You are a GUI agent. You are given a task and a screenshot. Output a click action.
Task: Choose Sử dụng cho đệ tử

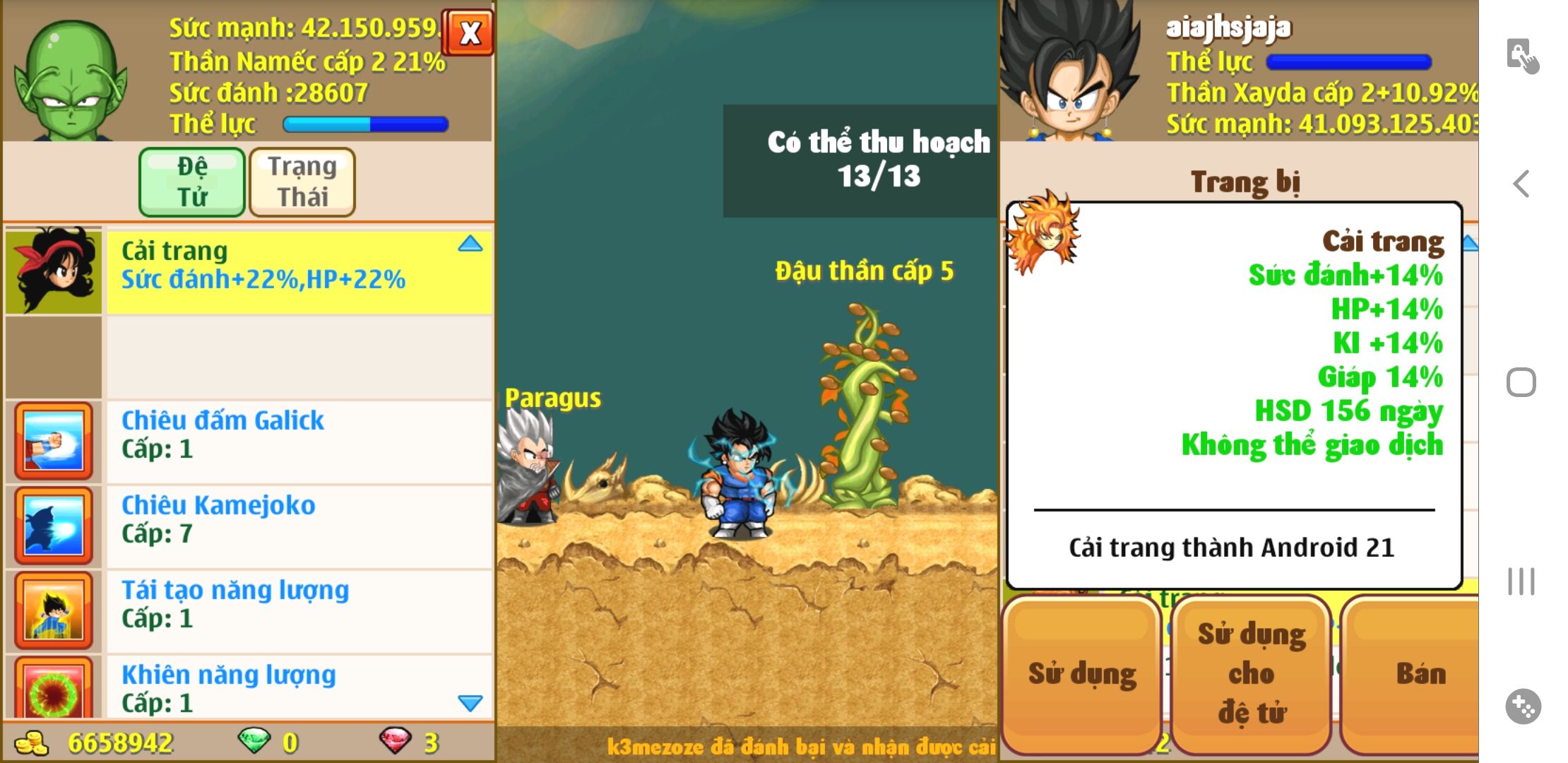(1251, 675)
